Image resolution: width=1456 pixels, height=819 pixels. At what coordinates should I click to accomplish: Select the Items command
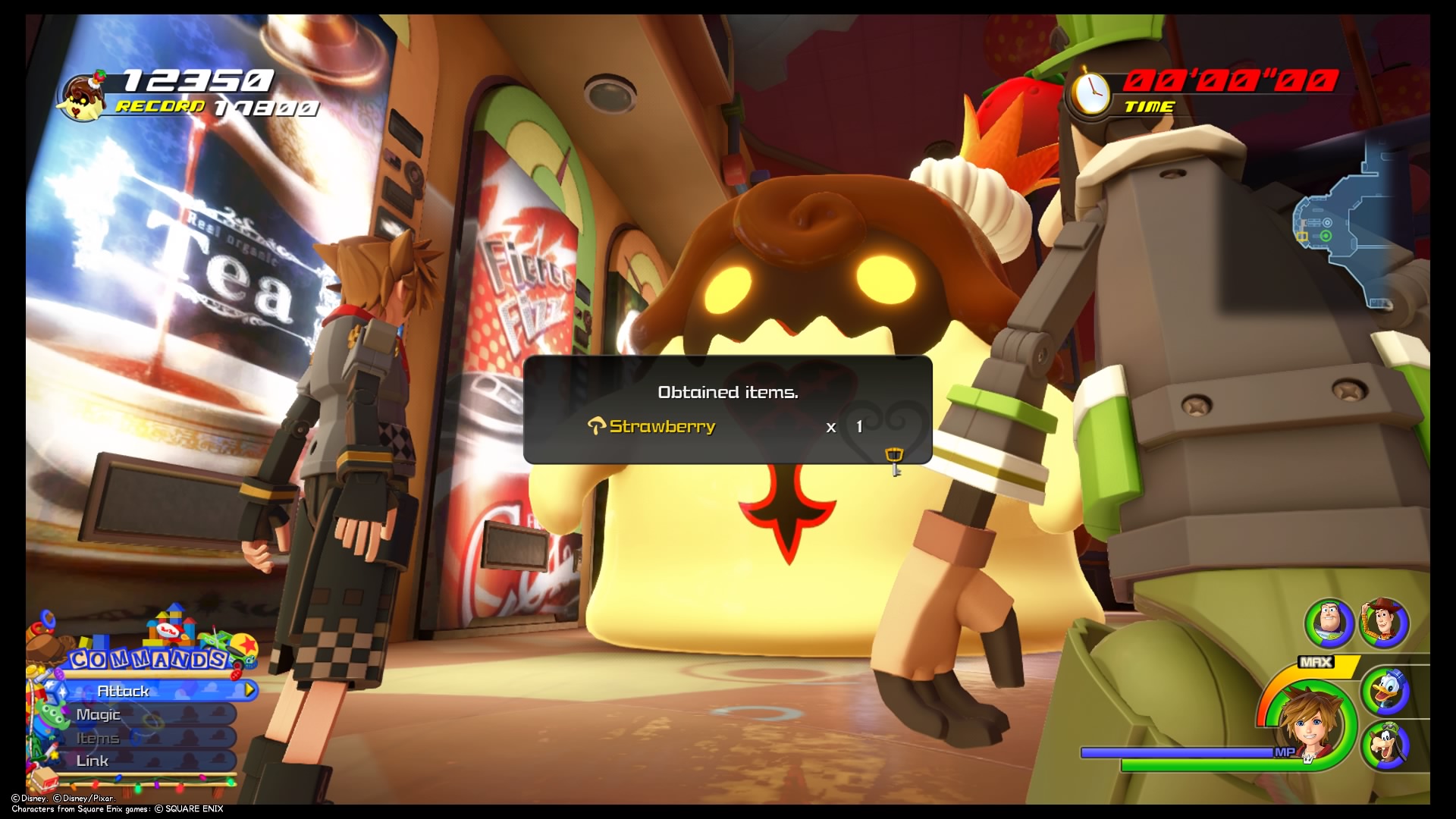click(100, 737)
